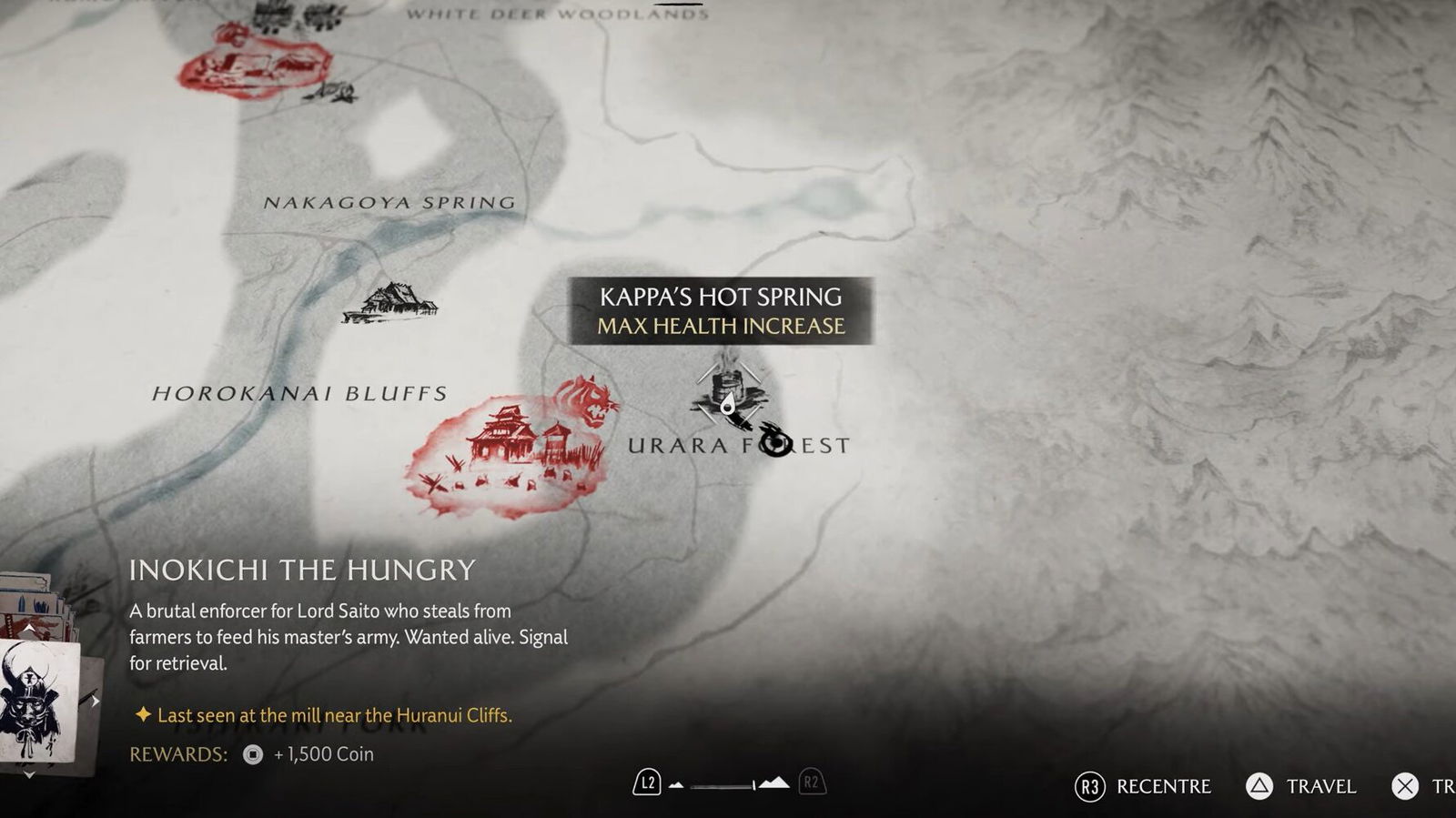Open the Inokichi the Hungry bounty card
1456x818 pixels.
(x=38, y=701)
